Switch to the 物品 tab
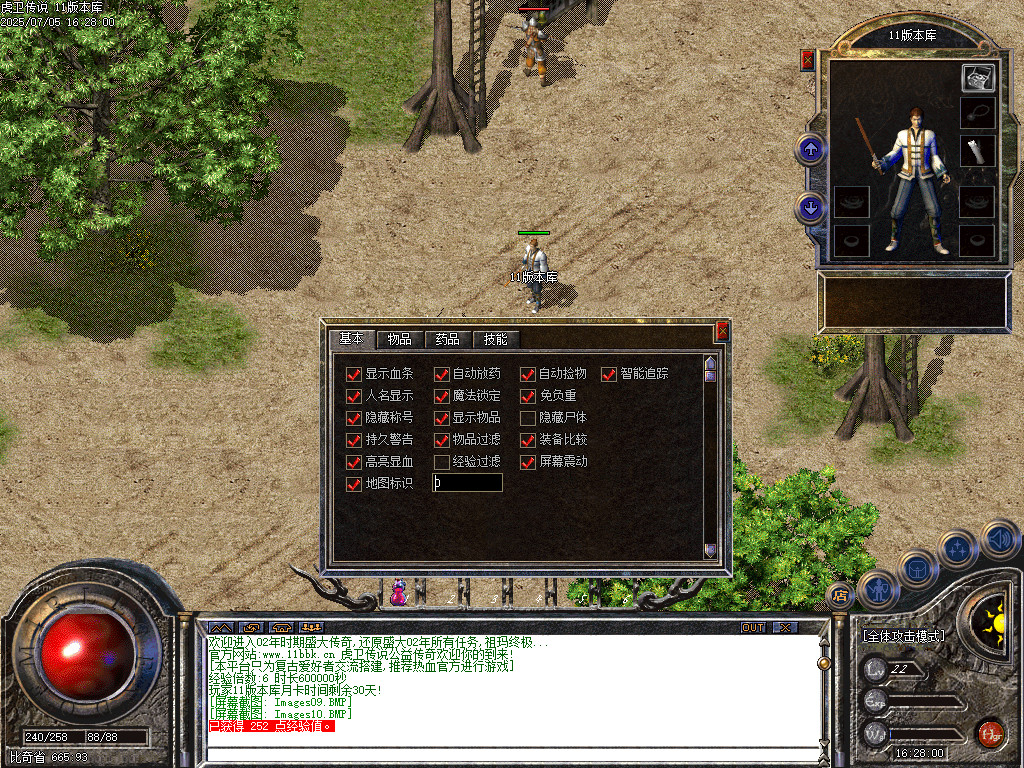The width and height of the screenshot is (1024, 768). pyautogui.click(x=400, y=339)
